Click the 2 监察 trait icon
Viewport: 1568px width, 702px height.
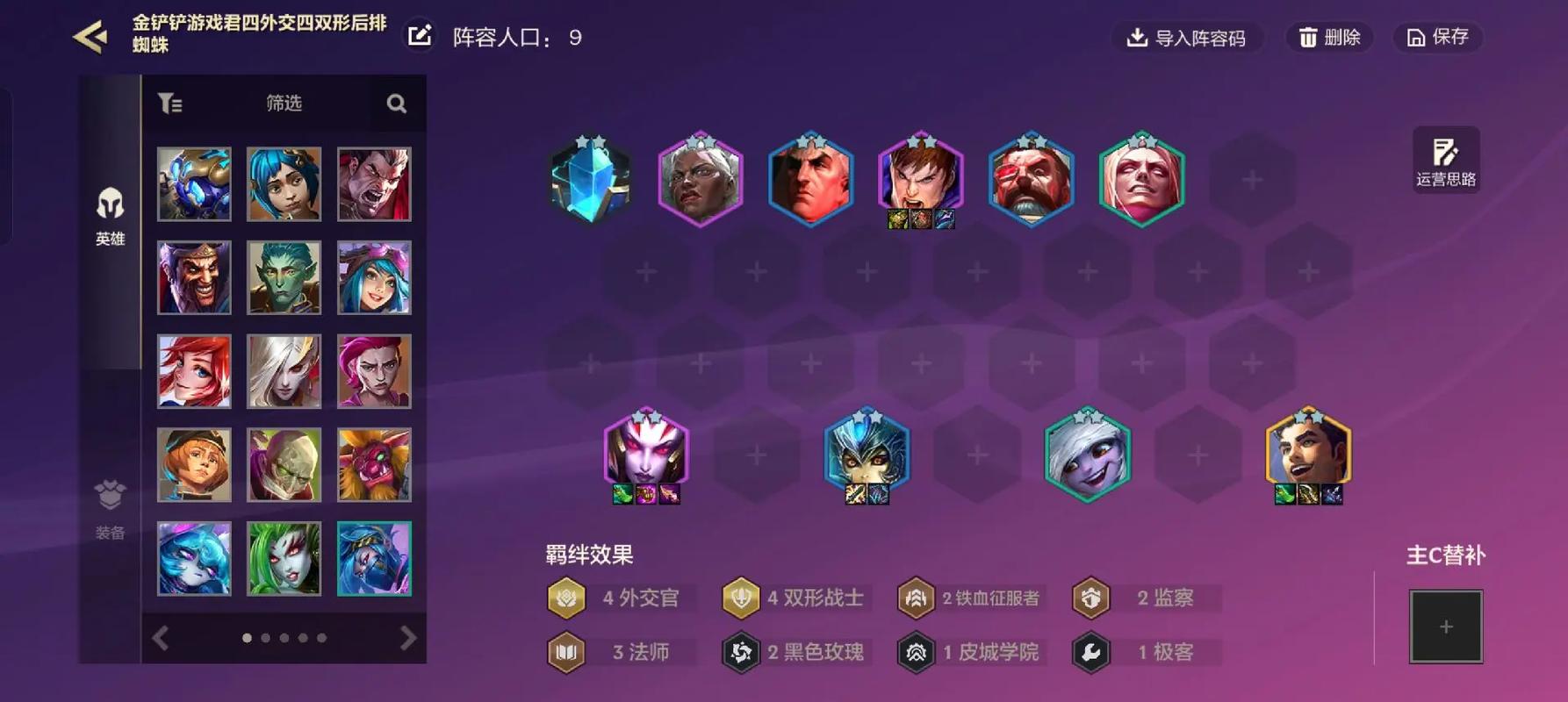pos(1091,598)
